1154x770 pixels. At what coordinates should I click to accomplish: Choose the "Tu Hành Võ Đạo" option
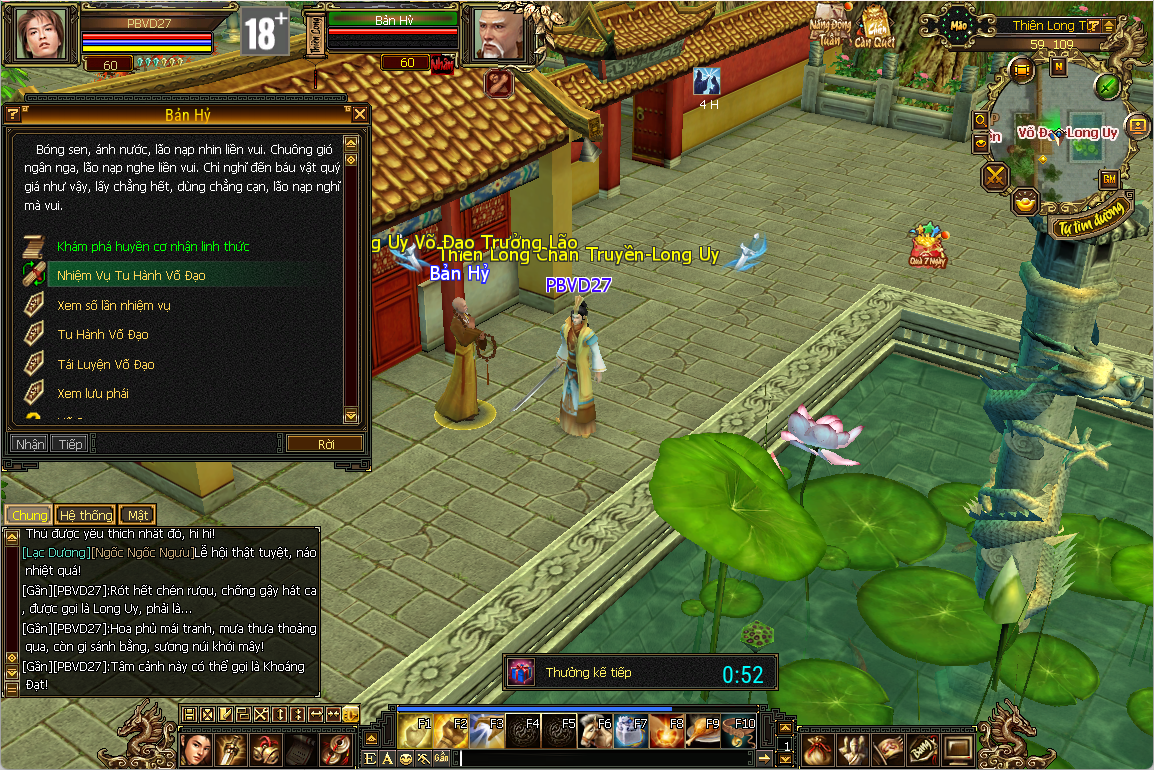coord(103,334)
